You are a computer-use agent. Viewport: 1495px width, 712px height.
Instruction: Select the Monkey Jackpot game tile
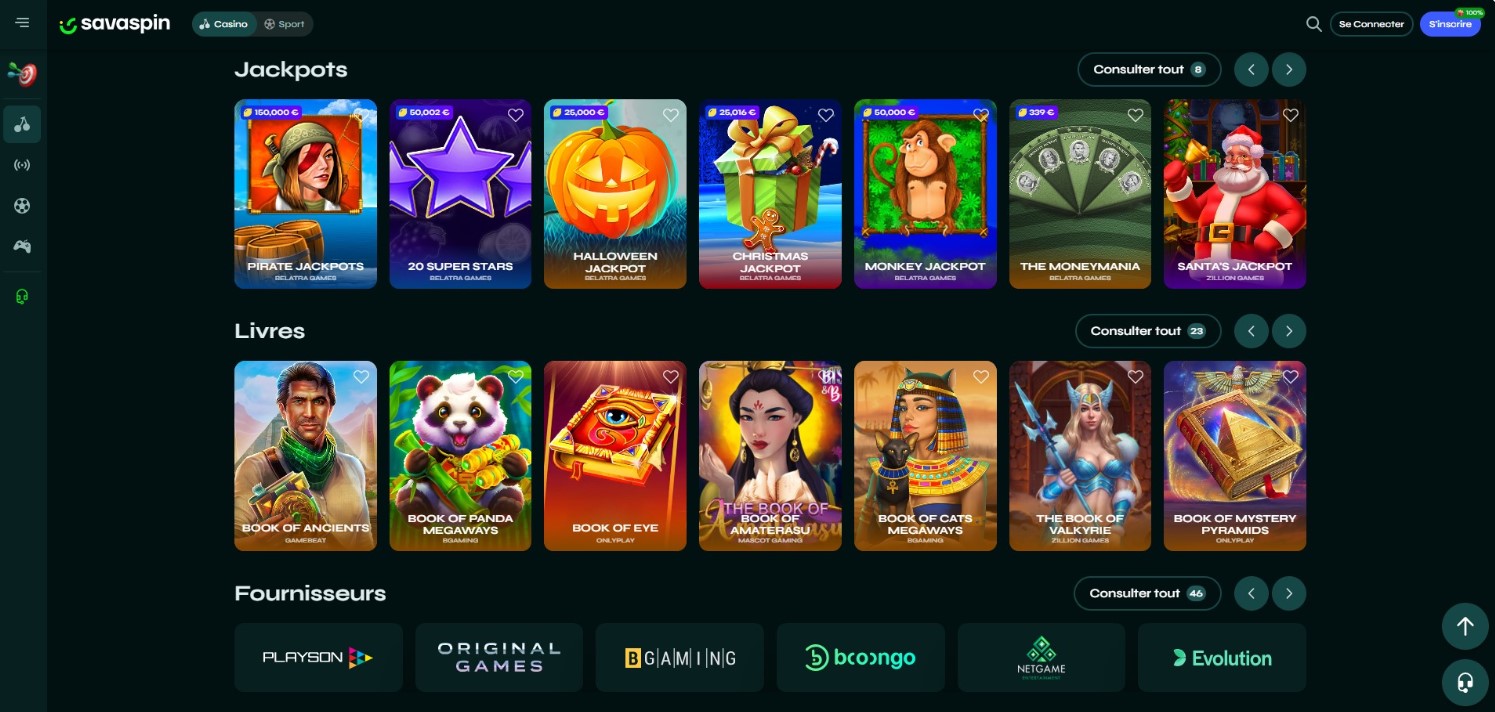click(925, 193)
